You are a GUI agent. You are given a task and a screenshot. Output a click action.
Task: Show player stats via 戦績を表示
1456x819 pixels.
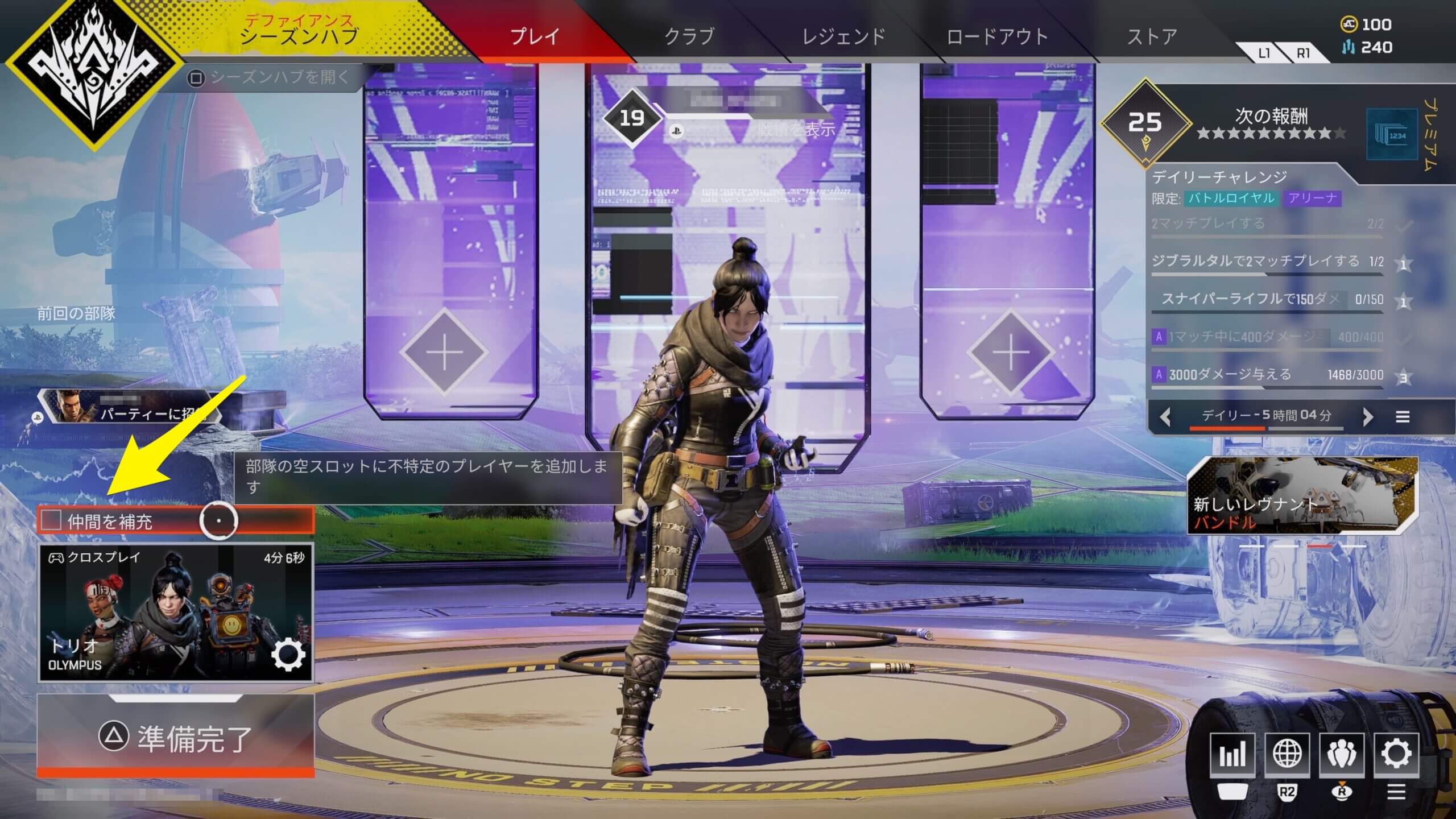pos(796,130)
